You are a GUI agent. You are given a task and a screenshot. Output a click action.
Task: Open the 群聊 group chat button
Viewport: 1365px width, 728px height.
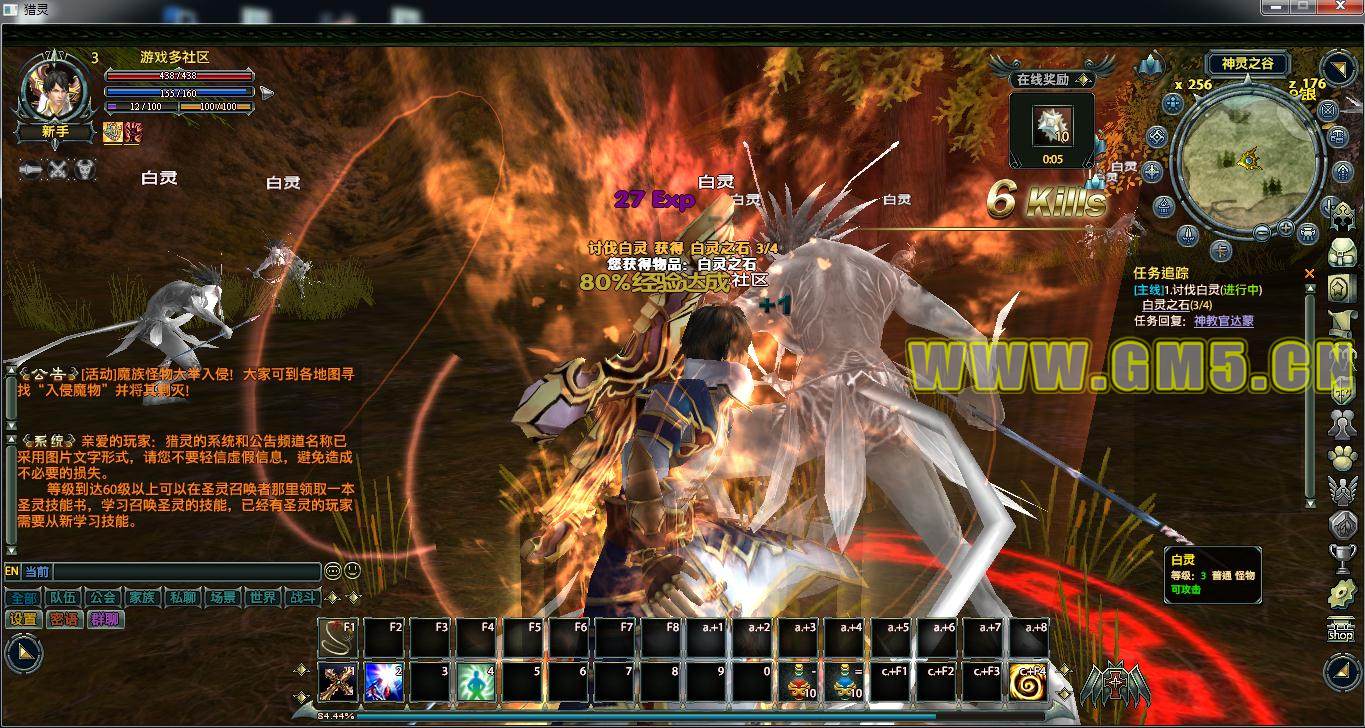tap(105, 619)
